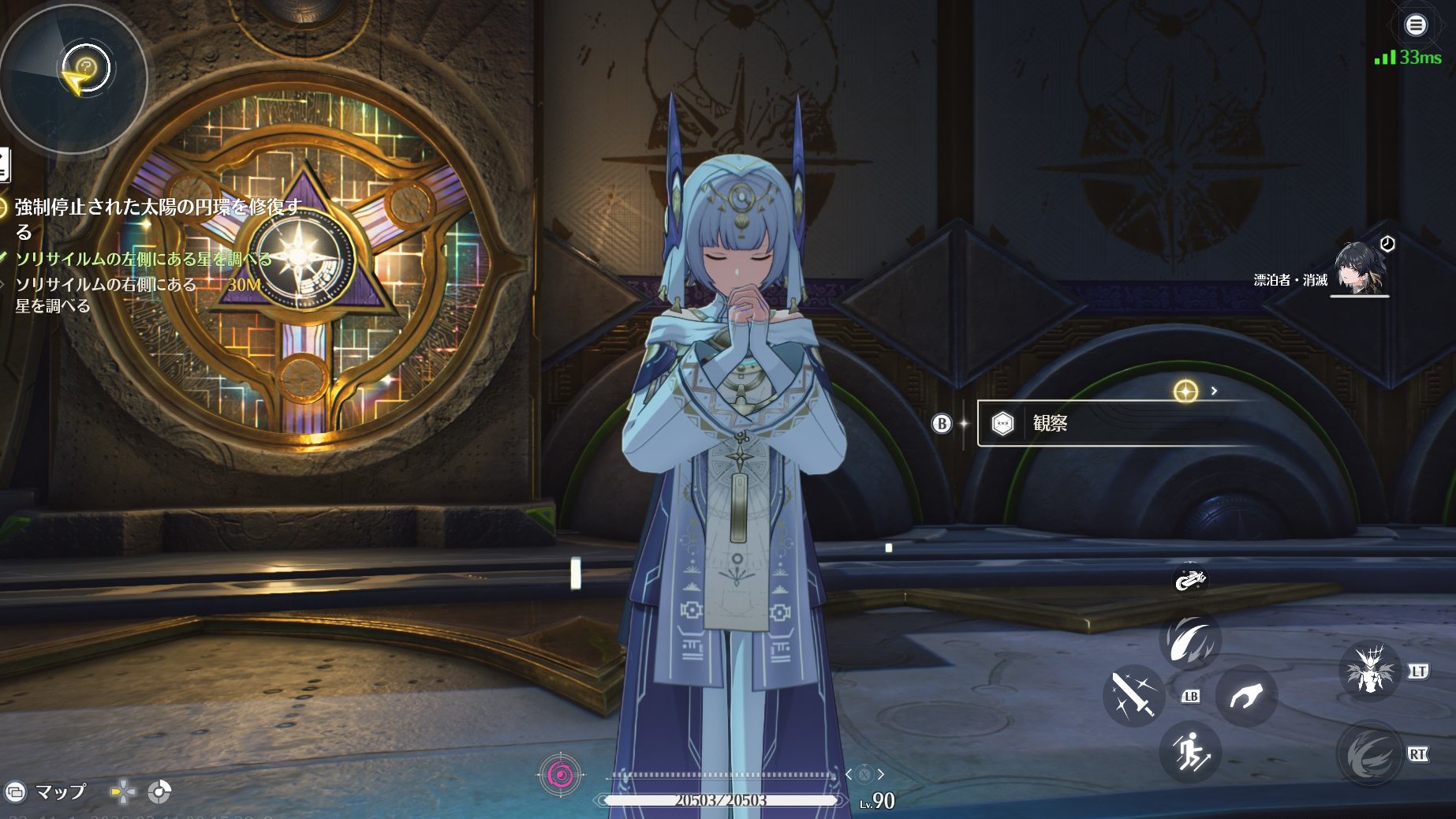
Task: Activate the feather-shaped resonance skill
Action: pos(1190,640)
